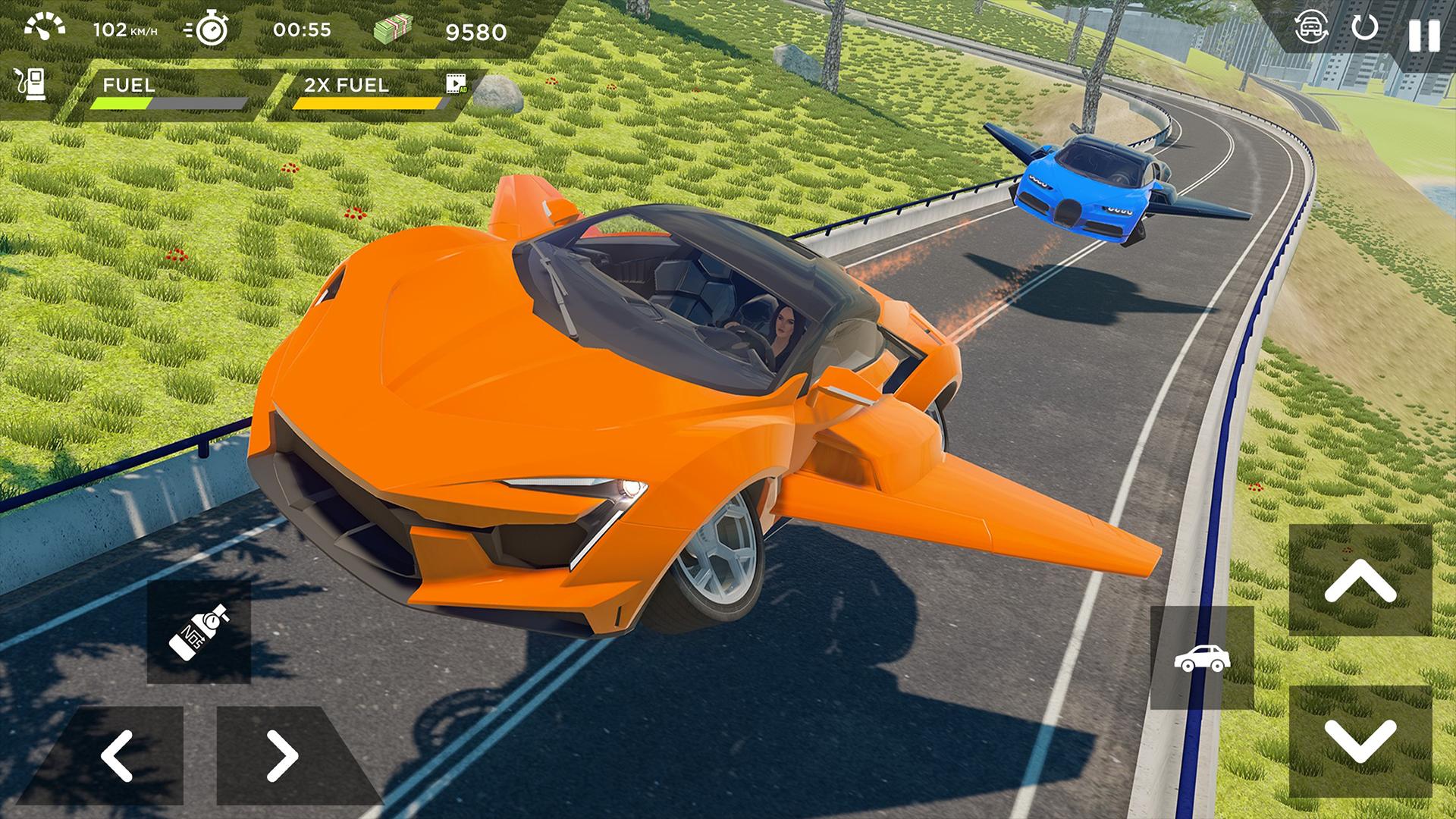This screenshot has height=819, width=1456.
Task: Tap the fuel pump icon
Action: (x=30, y=84)
